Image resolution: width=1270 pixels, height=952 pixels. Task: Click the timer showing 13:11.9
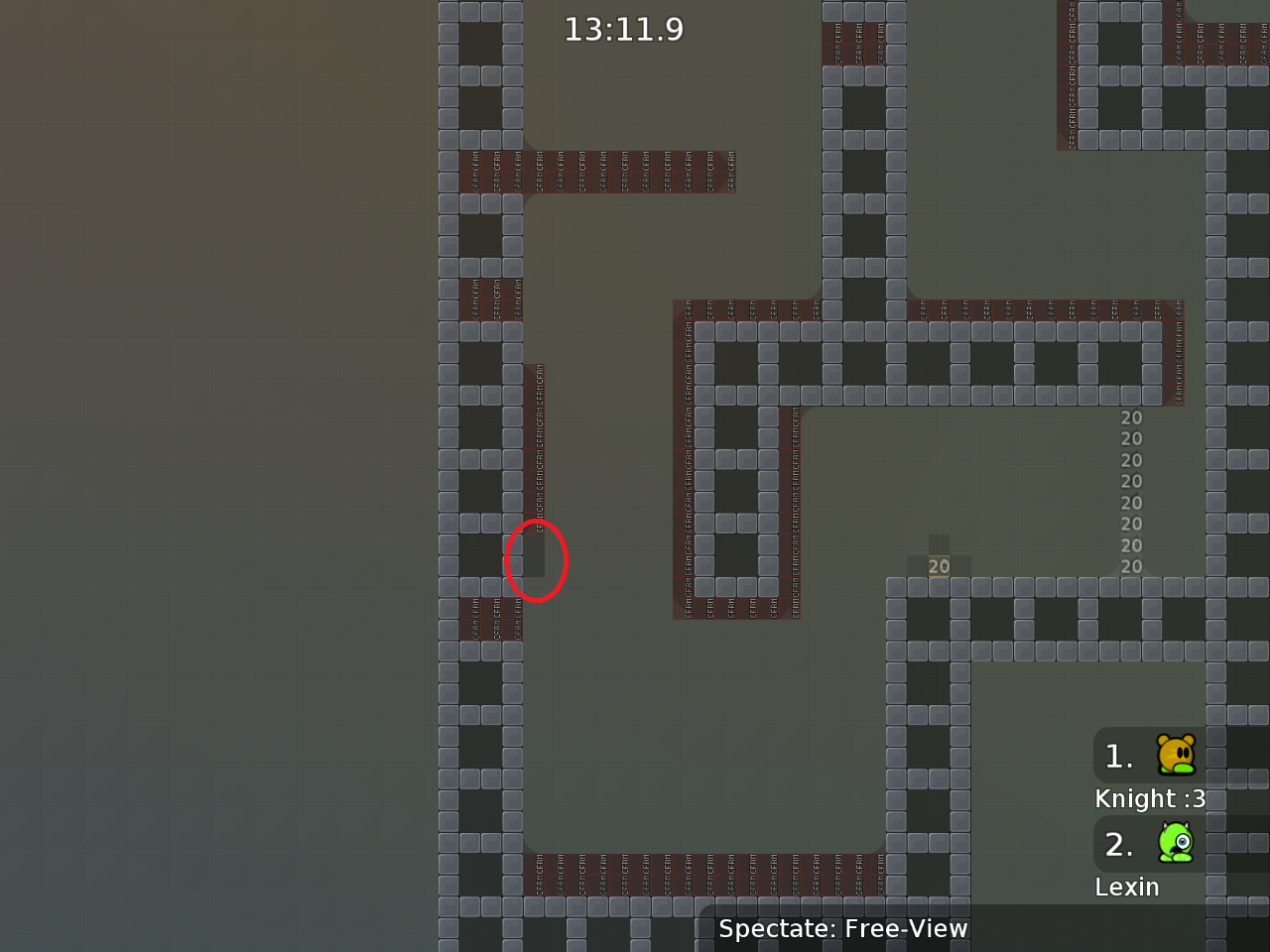[623, 29]
